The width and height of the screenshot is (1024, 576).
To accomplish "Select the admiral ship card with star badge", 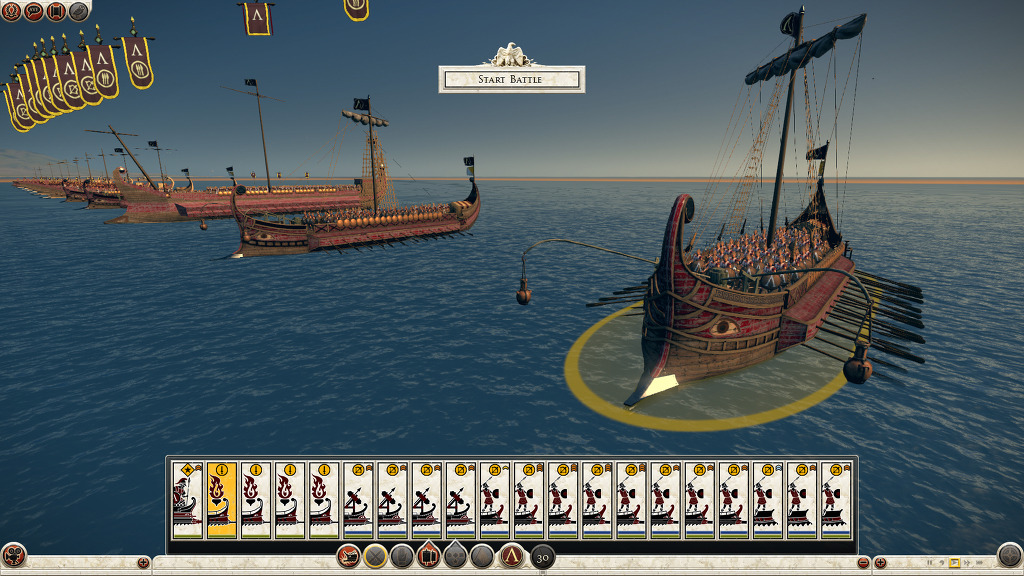I will coord(187,499).
